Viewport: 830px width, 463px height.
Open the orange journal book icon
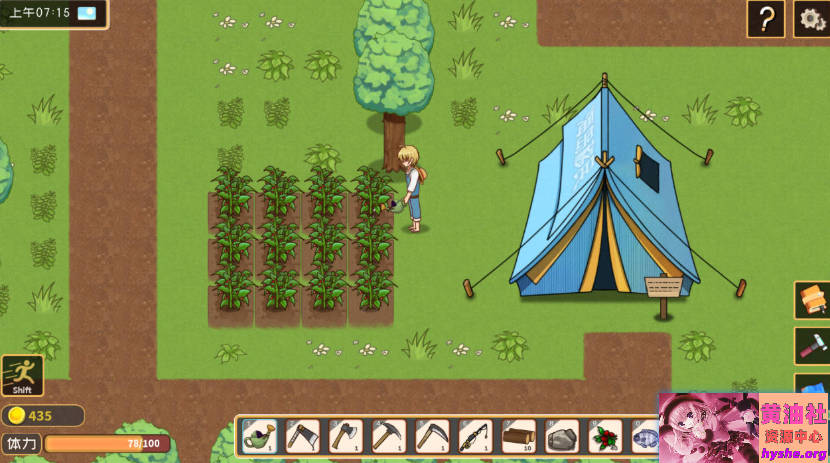tap(812, 300)
